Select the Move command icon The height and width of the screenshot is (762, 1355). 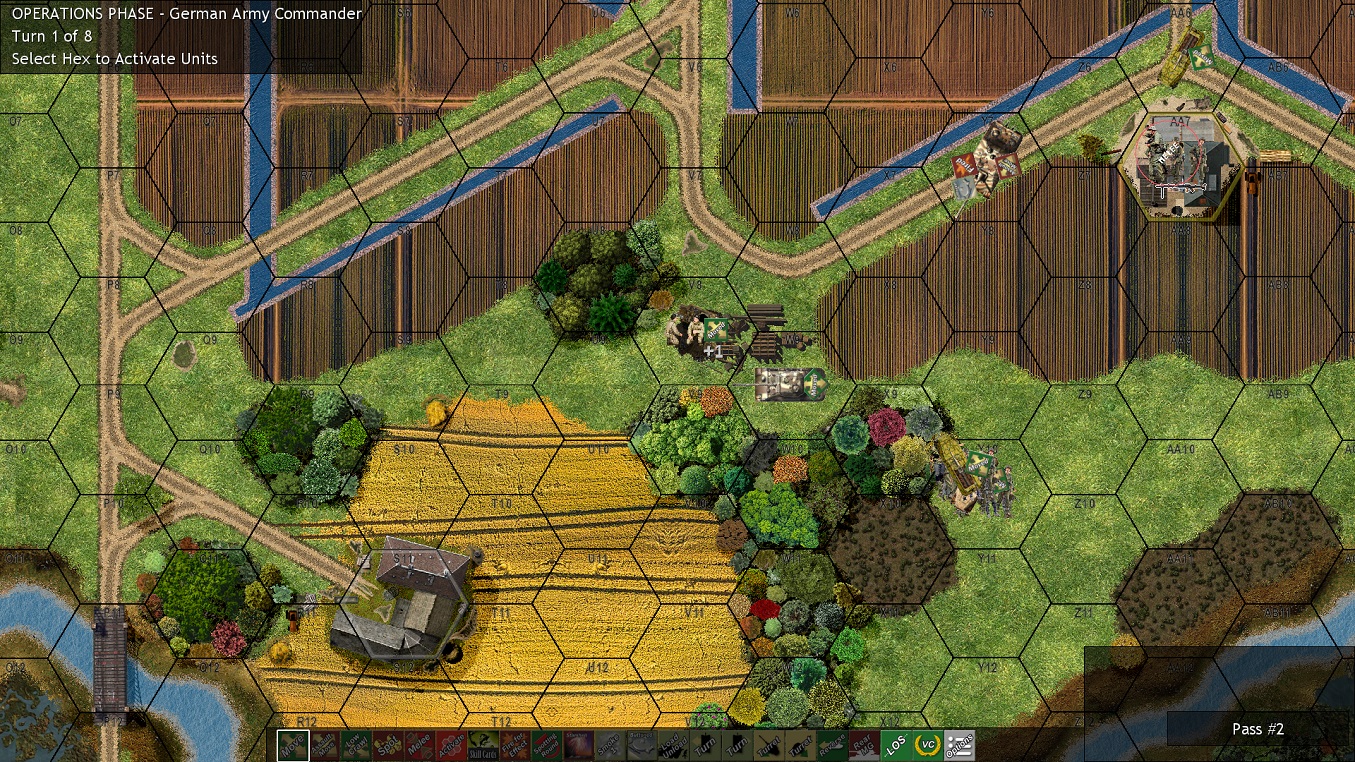tap(292, 744)
